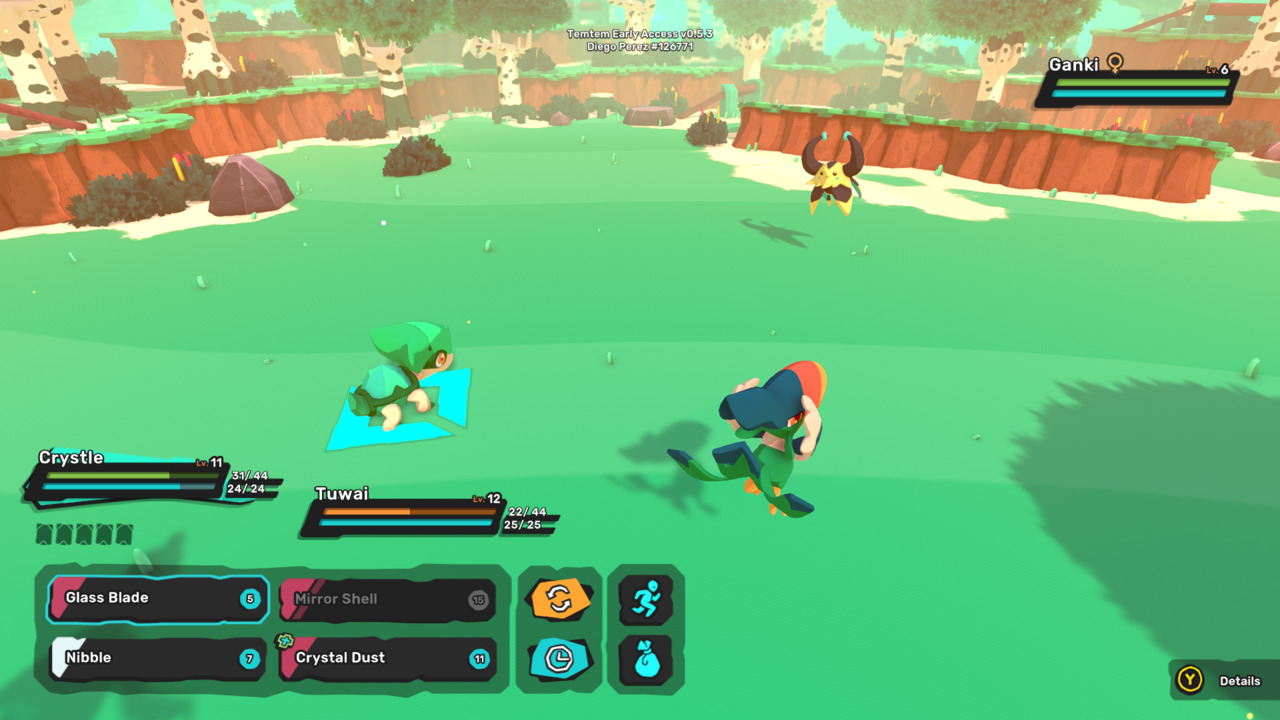Run away using the running figure icon
The image size is (1280, 720).
(646, 600)
